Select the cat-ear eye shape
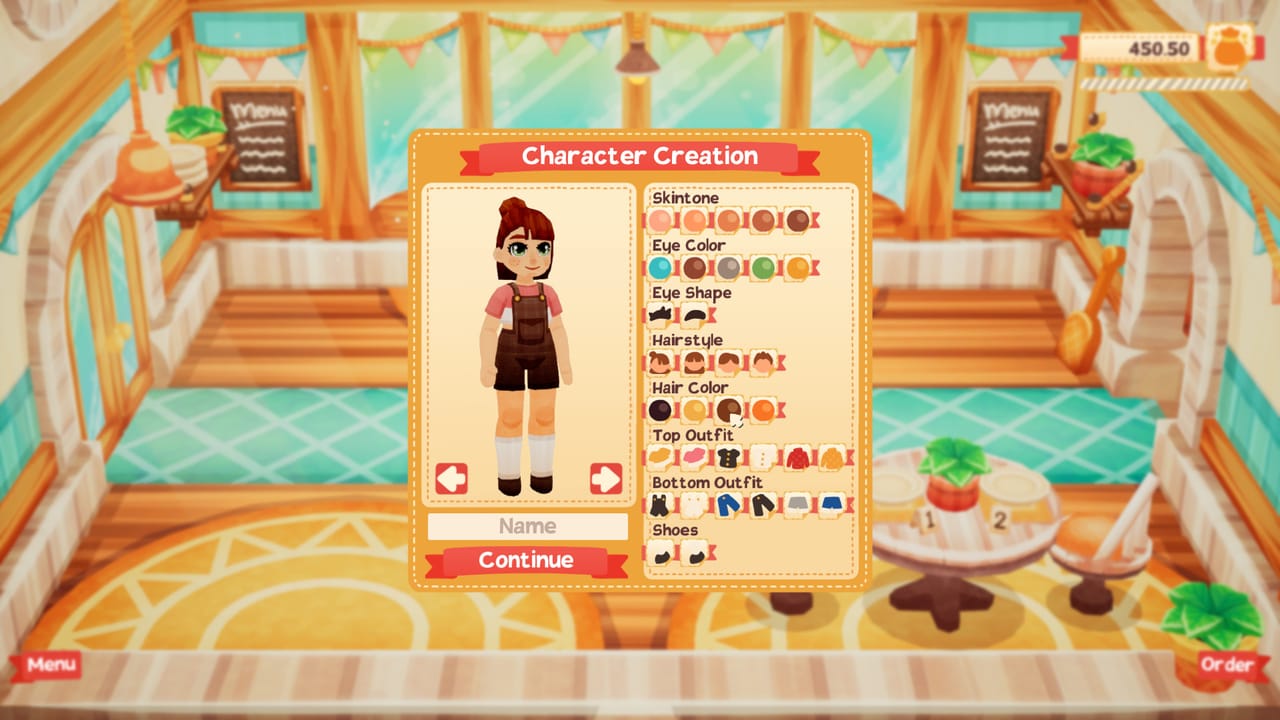This screenshot has width=1280, height=720. click(x=660, y=314)
